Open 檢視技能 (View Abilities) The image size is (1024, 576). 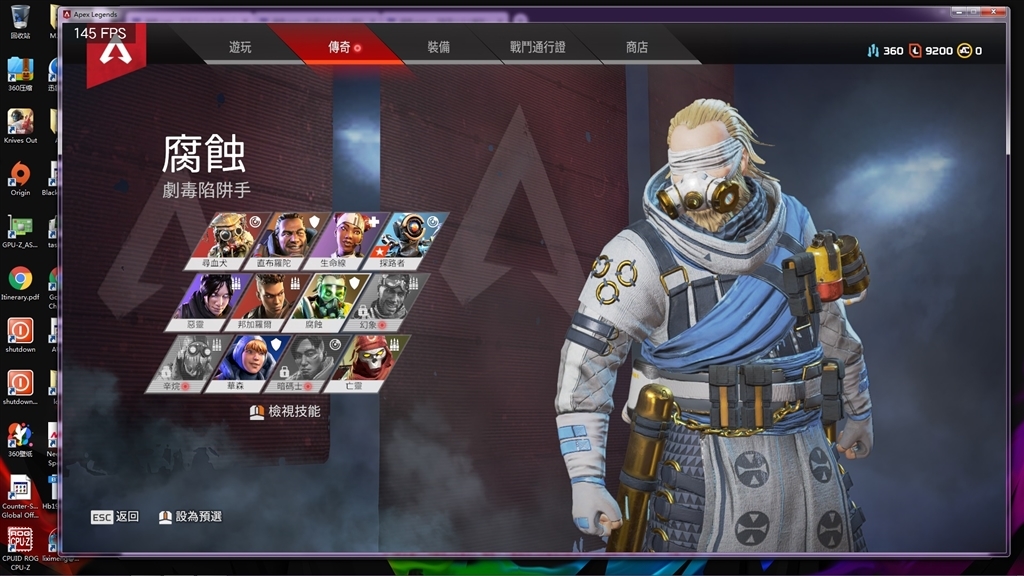point(286,411)
